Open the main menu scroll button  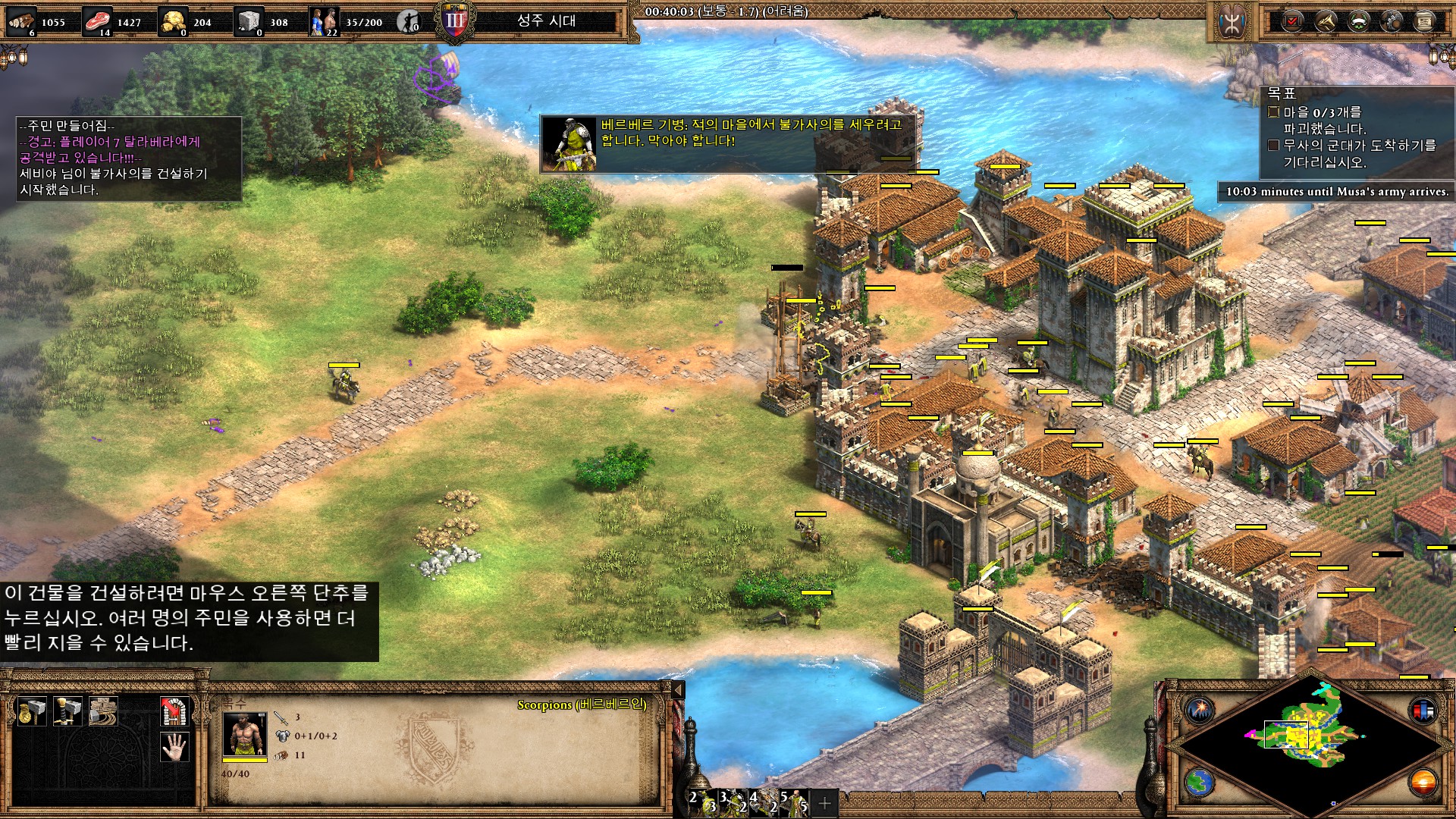tap(1425, 21)
